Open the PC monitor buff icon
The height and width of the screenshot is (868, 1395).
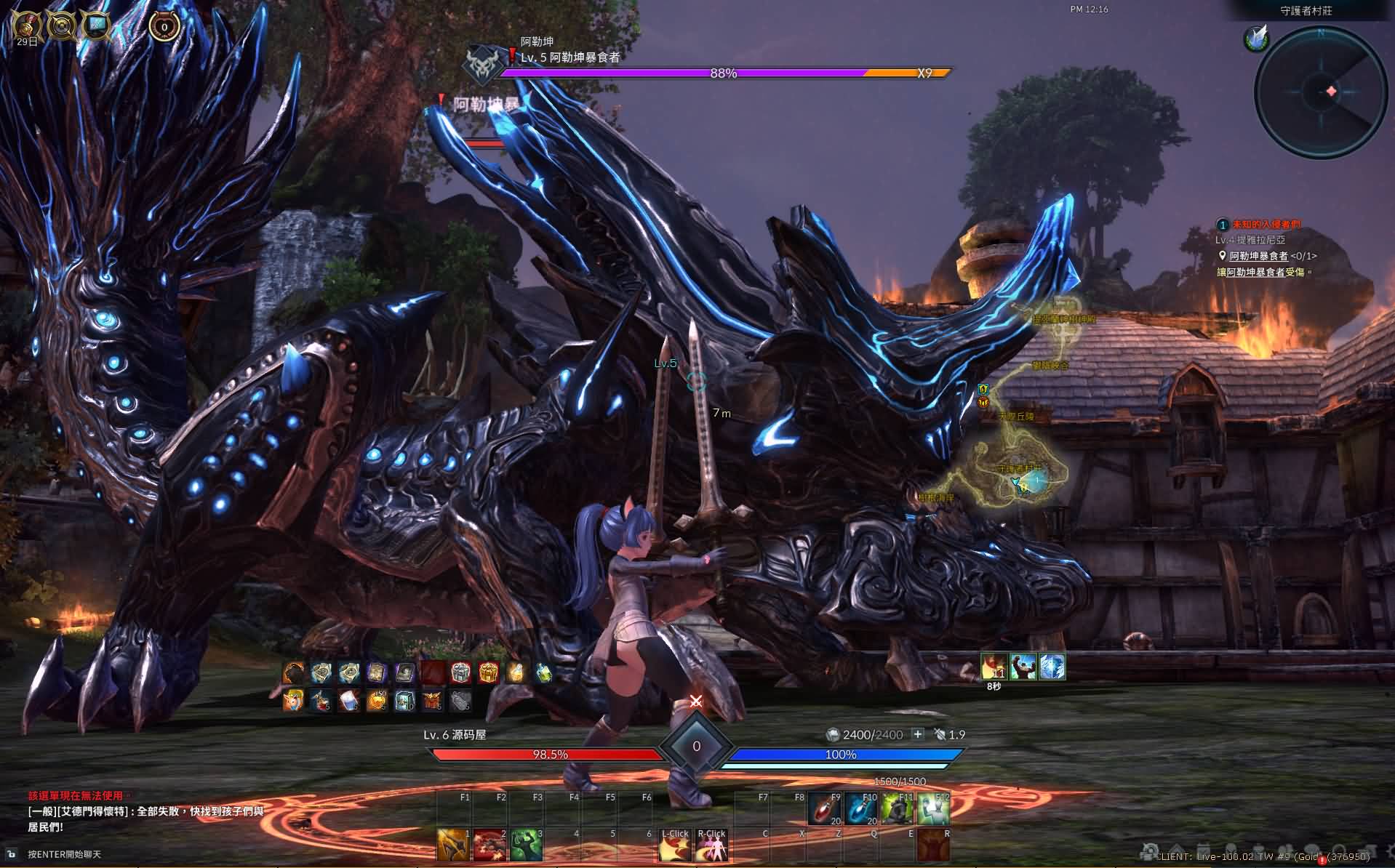click(x=95, y=27)
